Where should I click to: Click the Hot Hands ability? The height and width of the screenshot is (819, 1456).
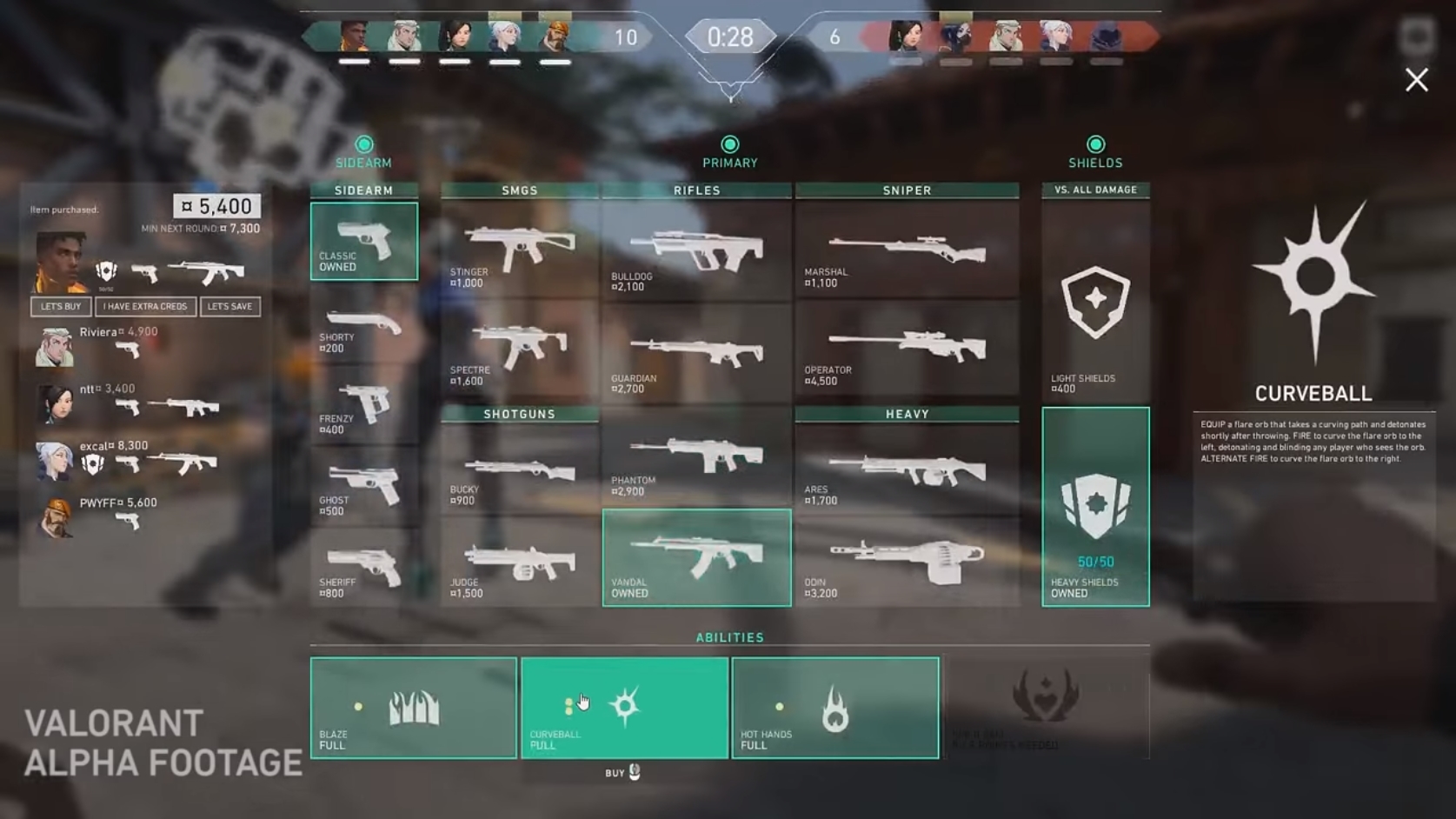pyautogui.click(x=834, y=708)
